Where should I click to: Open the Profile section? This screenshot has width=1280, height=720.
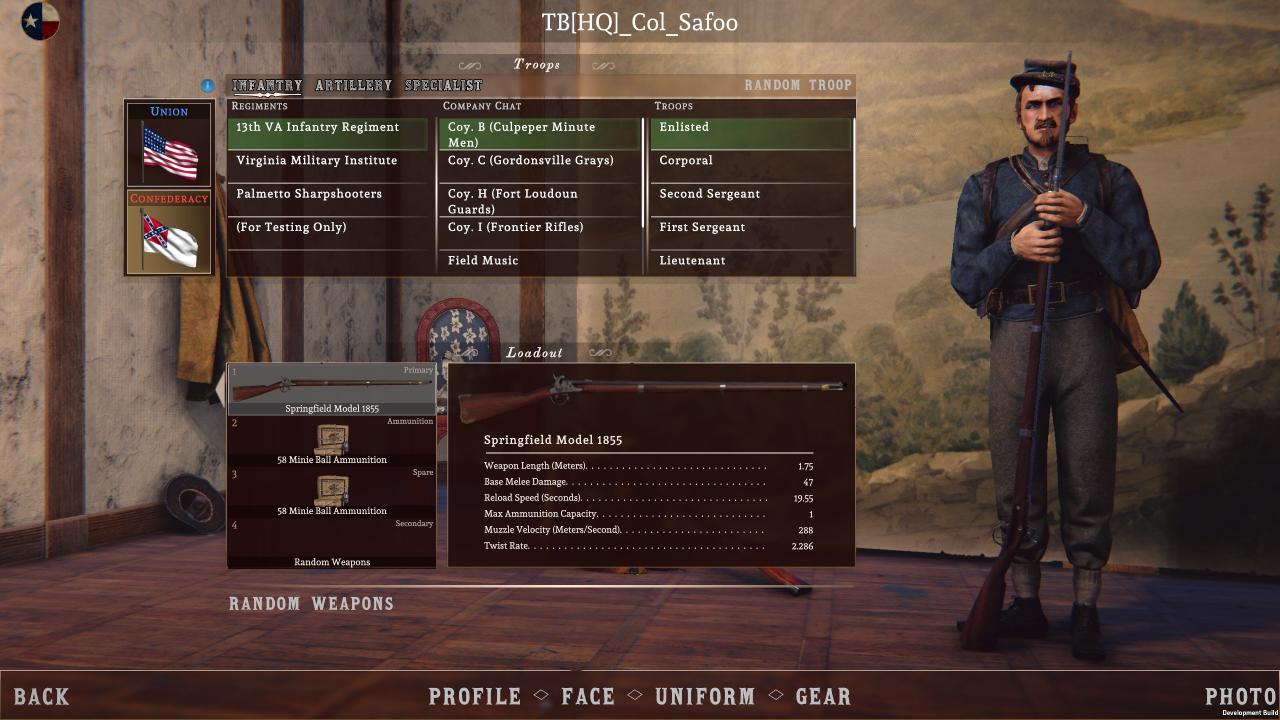pos(475,697)
